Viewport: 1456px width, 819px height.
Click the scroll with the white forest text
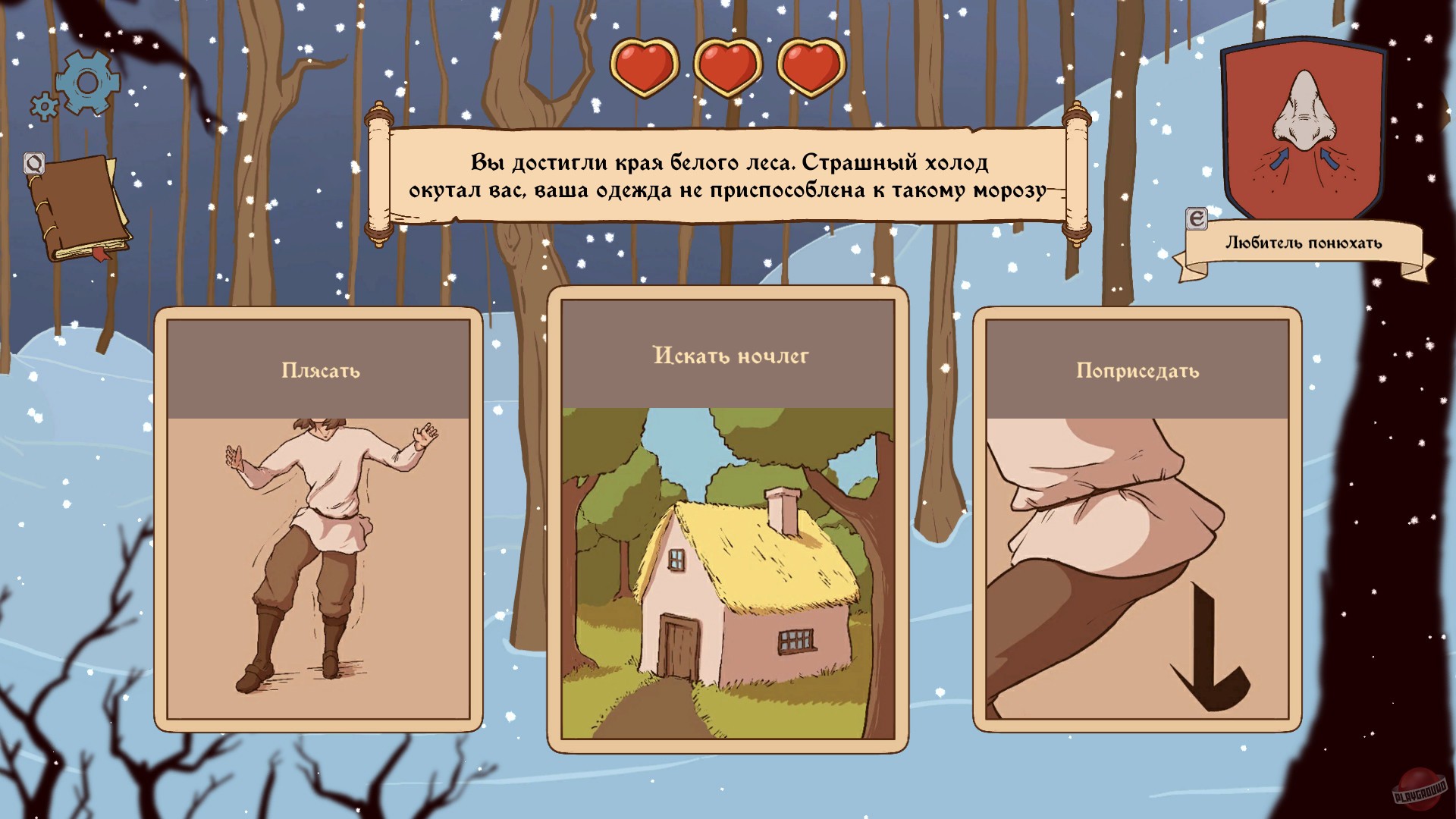coord(728,174)
